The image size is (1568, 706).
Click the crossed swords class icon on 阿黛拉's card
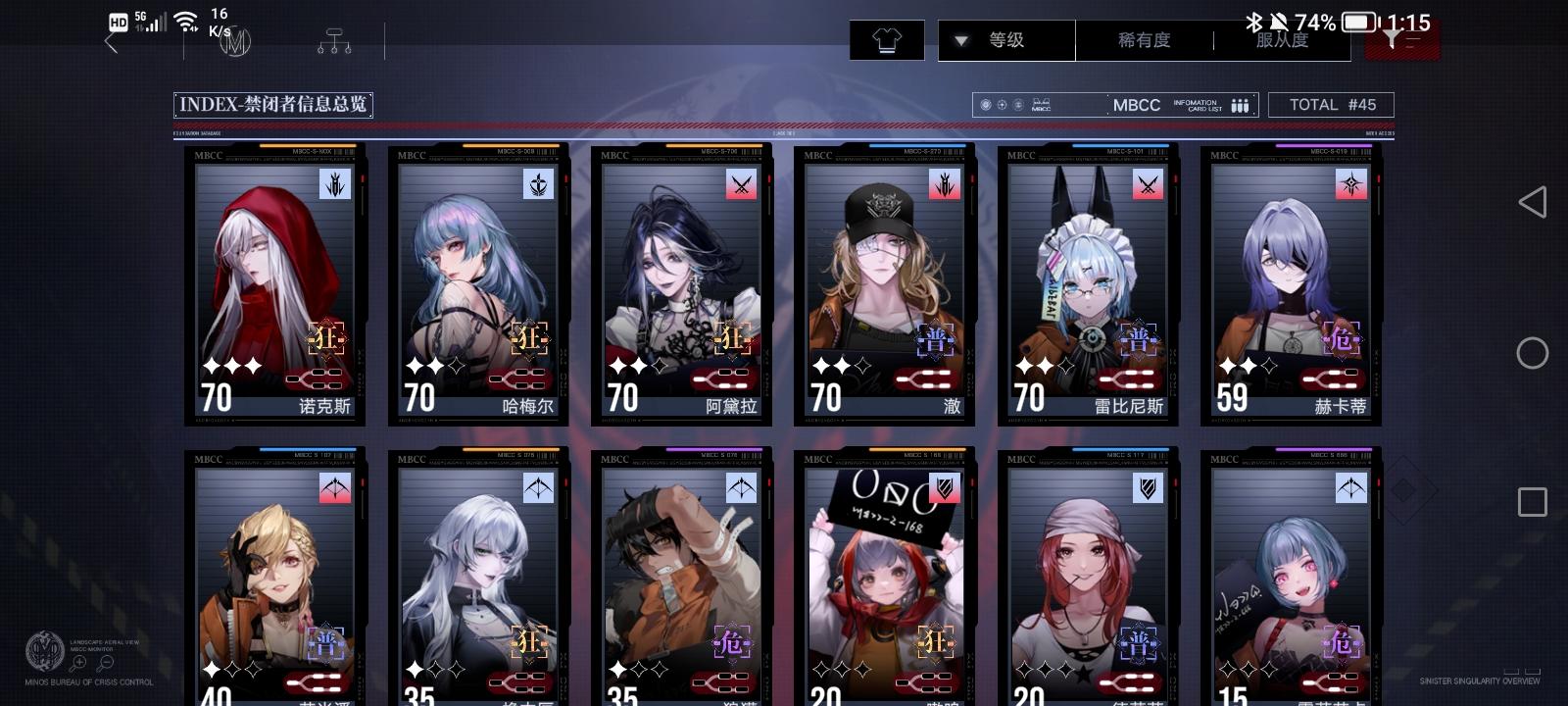click(x=740, y=184)
